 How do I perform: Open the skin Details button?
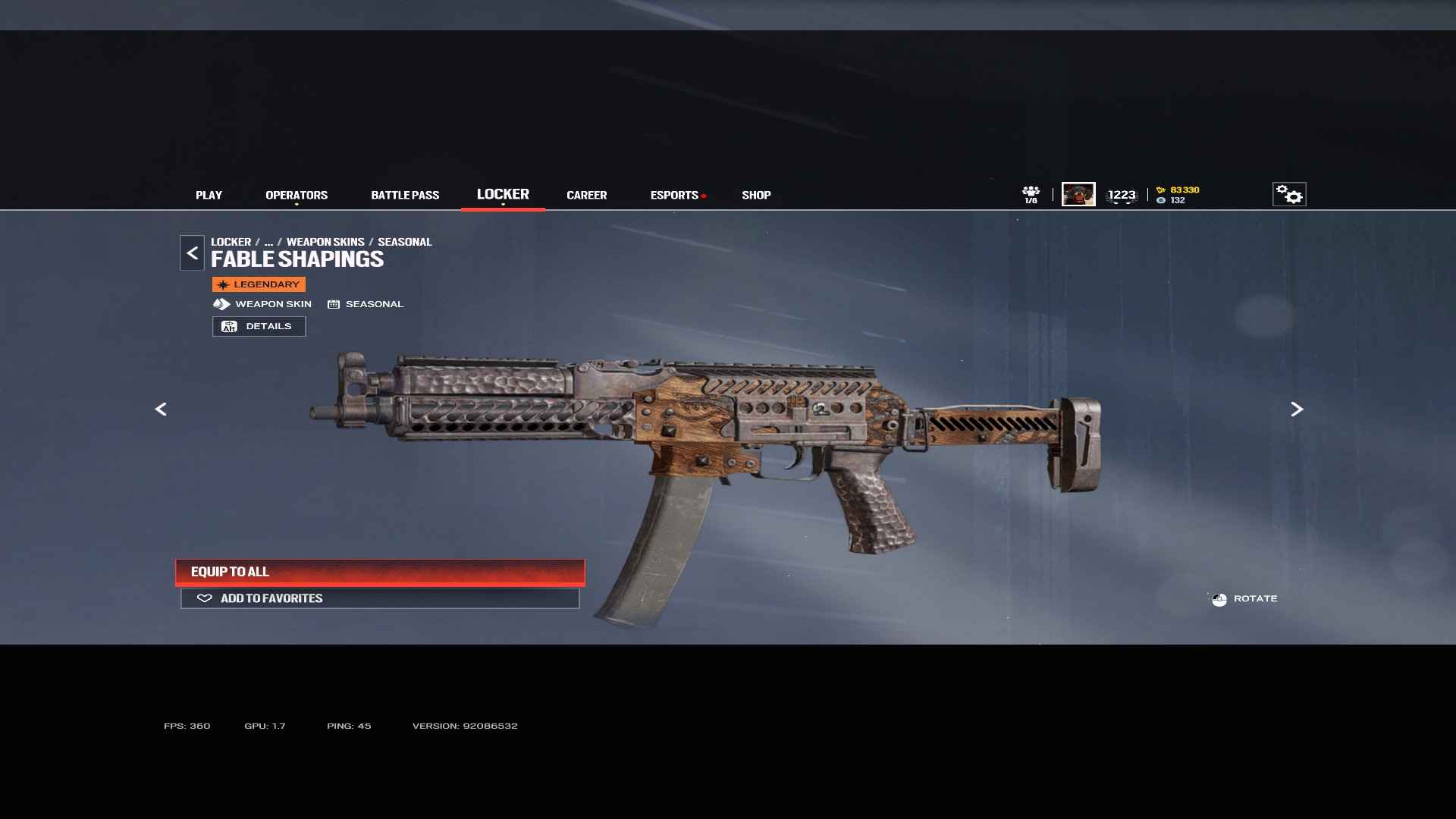pos(259,326)
